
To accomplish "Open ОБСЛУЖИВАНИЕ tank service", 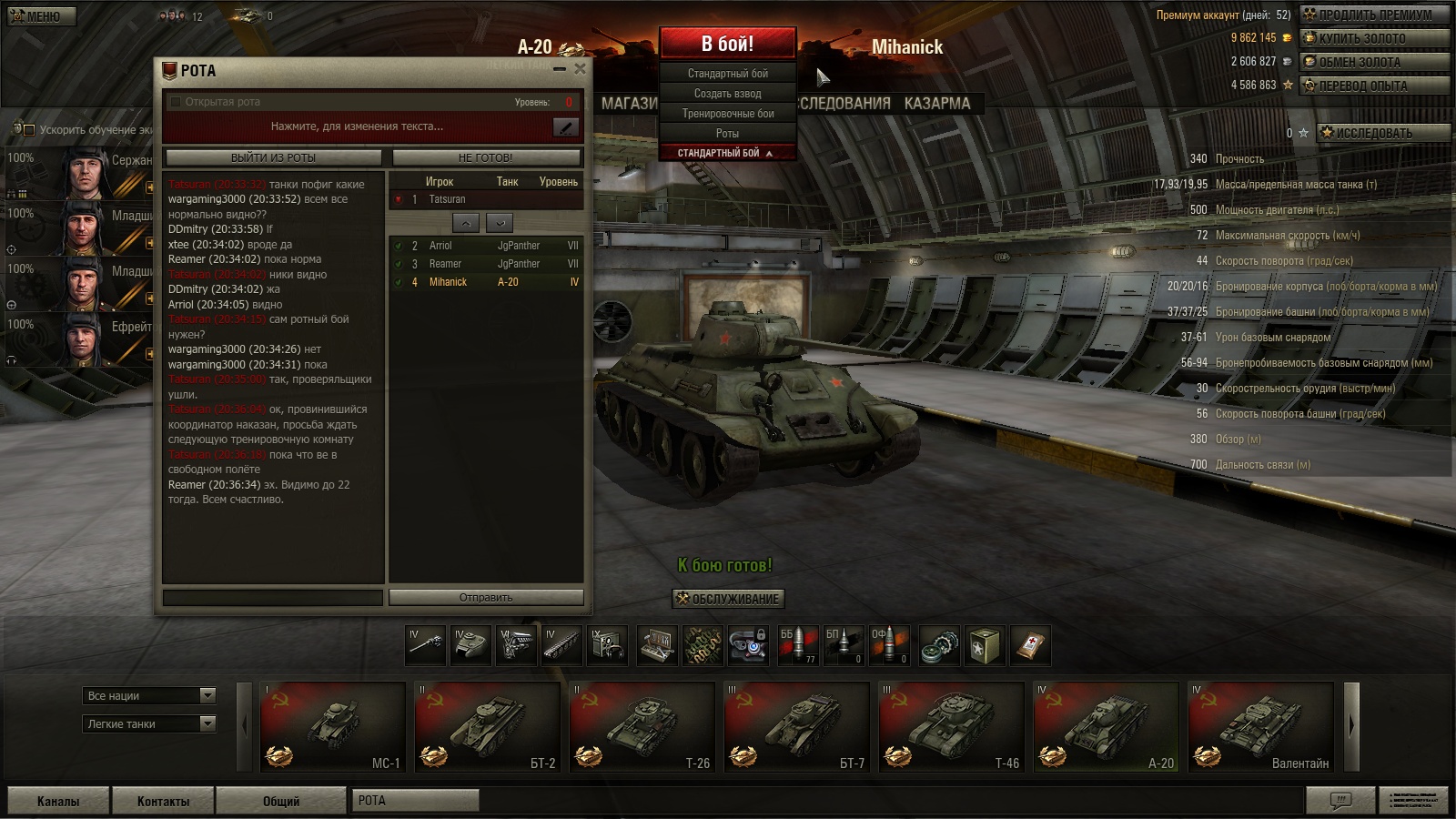I will pos(728,599).
